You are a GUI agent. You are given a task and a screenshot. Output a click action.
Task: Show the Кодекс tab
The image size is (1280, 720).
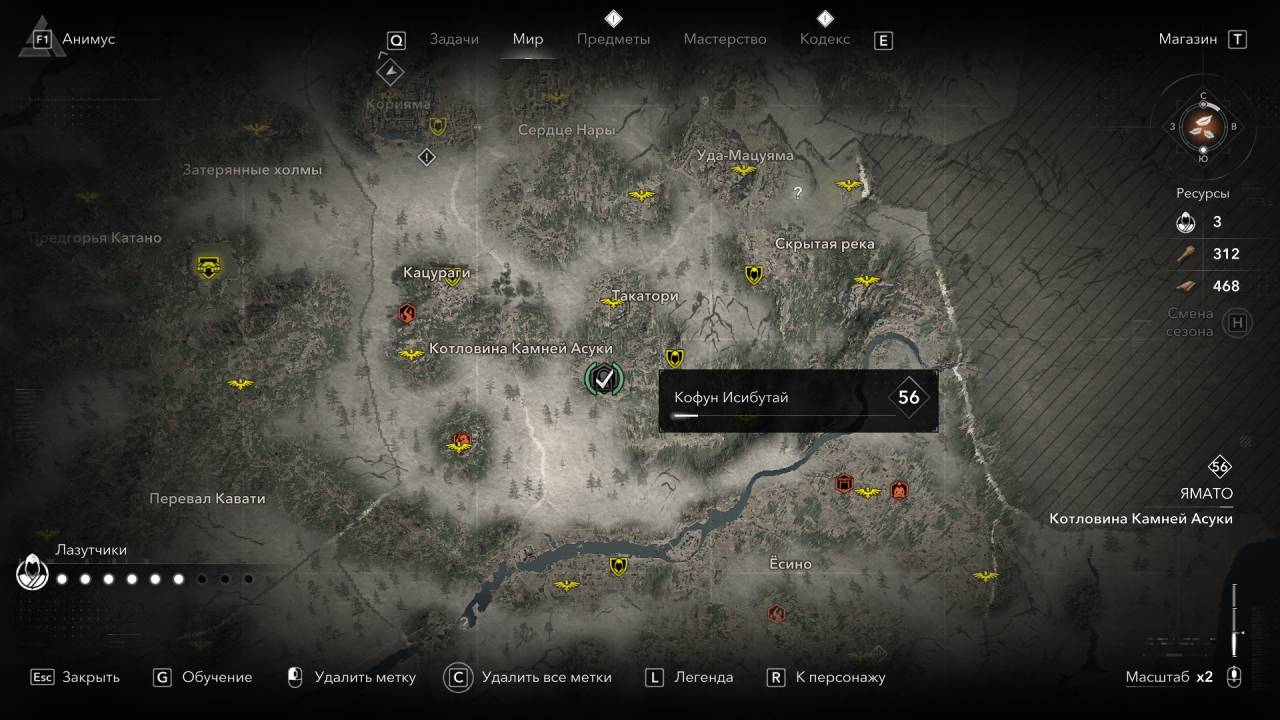pyautogui.click(x=825, y=39)
